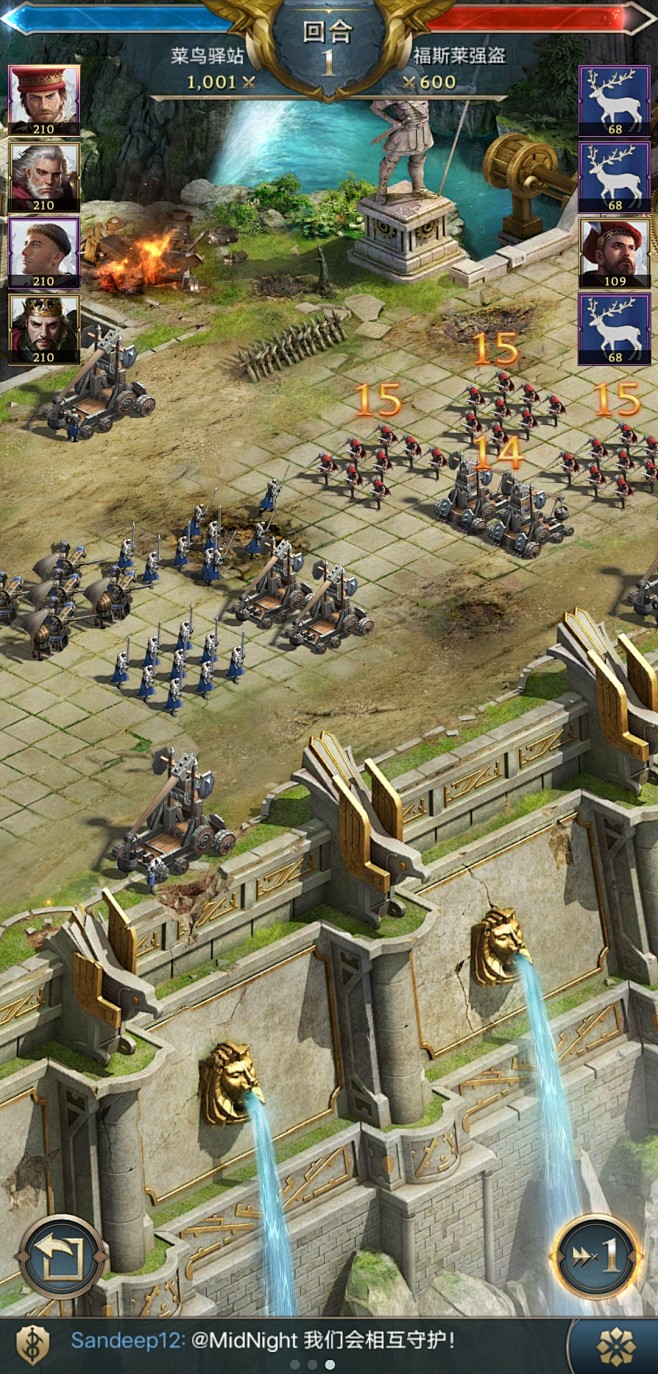The image size is (658, 1374).
Task: Toggle the battle speed fast-forward button
Action: click(x=597, y=1256)
